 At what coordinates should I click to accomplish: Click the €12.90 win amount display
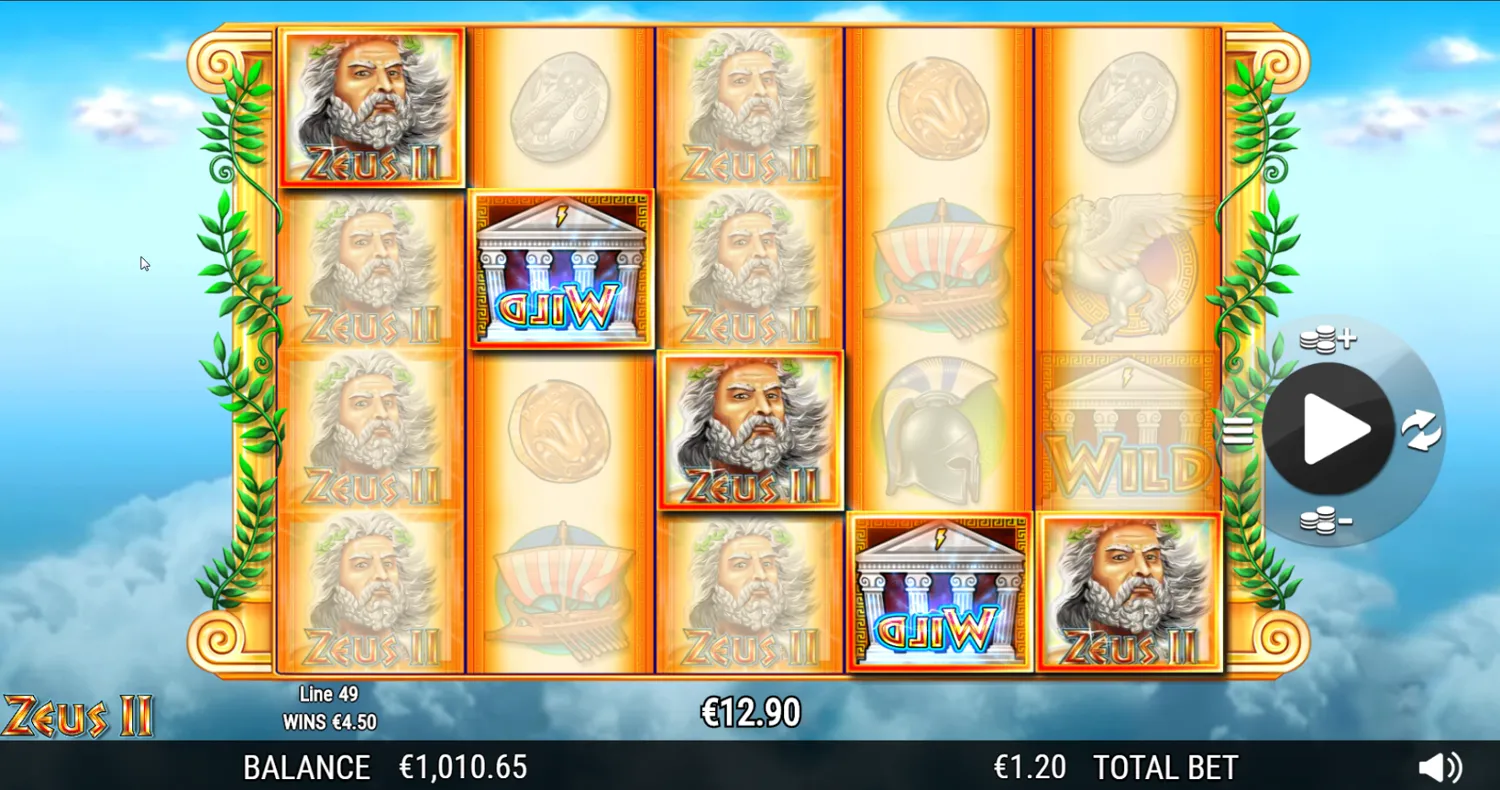(x=749, y=712)
